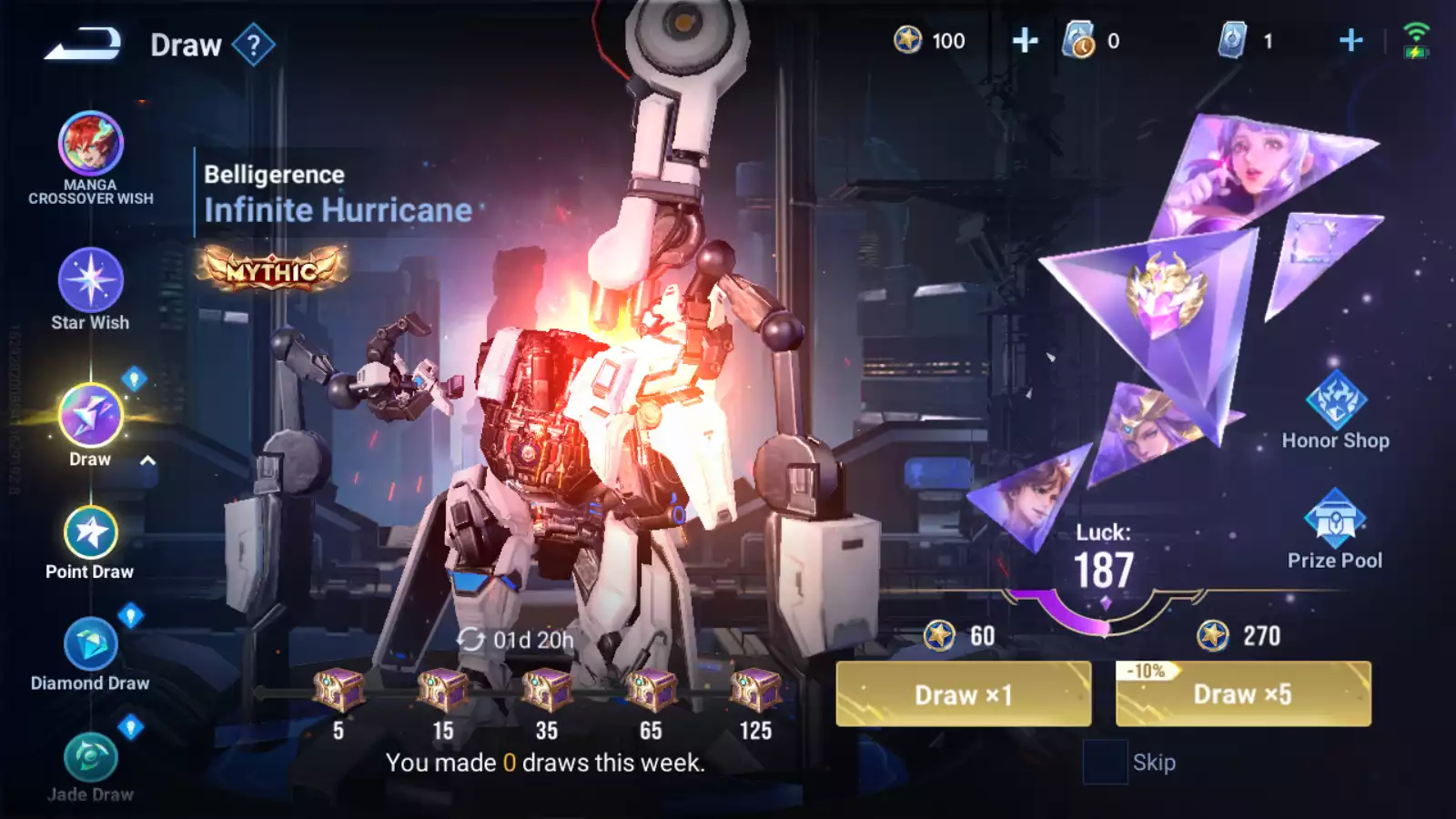Collapse the Draw tab arrow
The image size is (1456, 819).
click(148, 460)
